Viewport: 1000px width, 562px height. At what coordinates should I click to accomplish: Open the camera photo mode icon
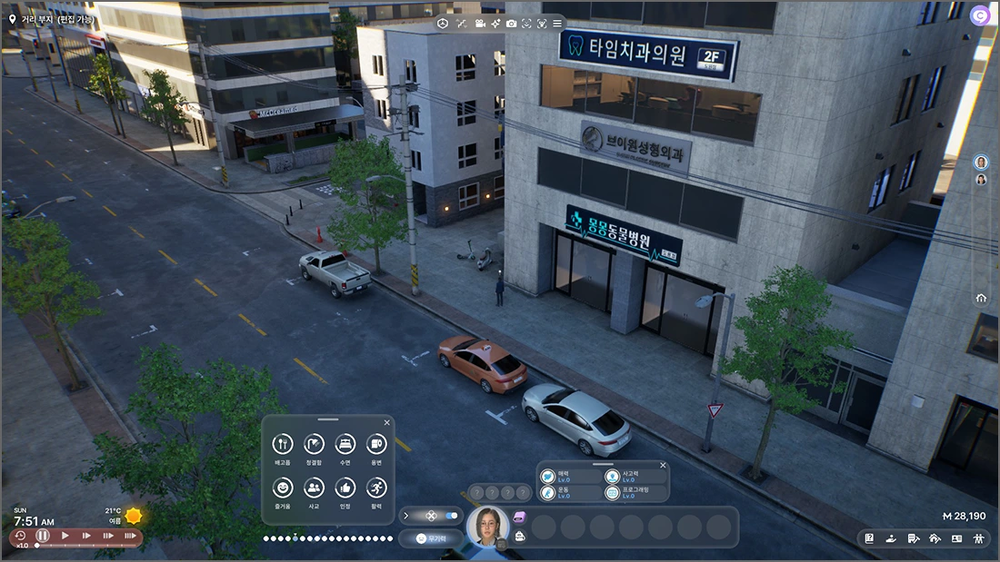coord(511,23)
